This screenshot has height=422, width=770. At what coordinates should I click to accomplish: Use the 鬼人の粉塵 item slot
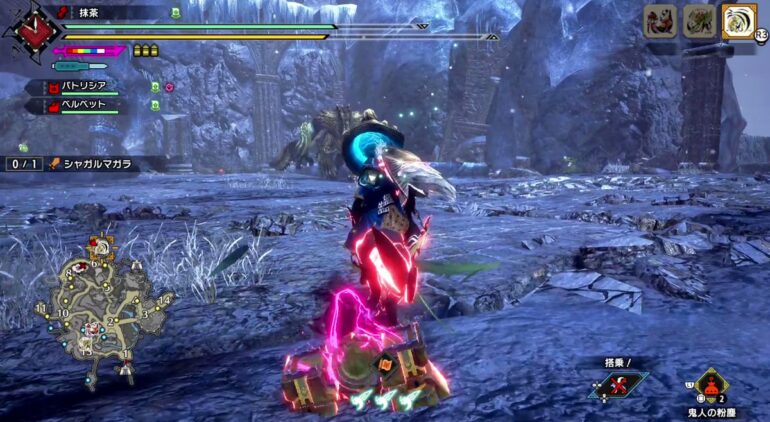point(711,384)
